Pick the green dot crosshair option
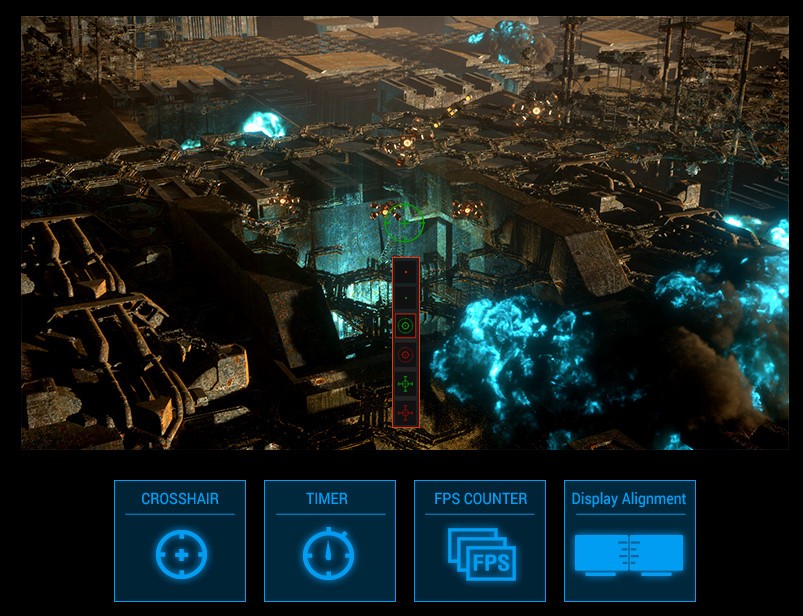The image size is (803, 616). coord(406,298)
